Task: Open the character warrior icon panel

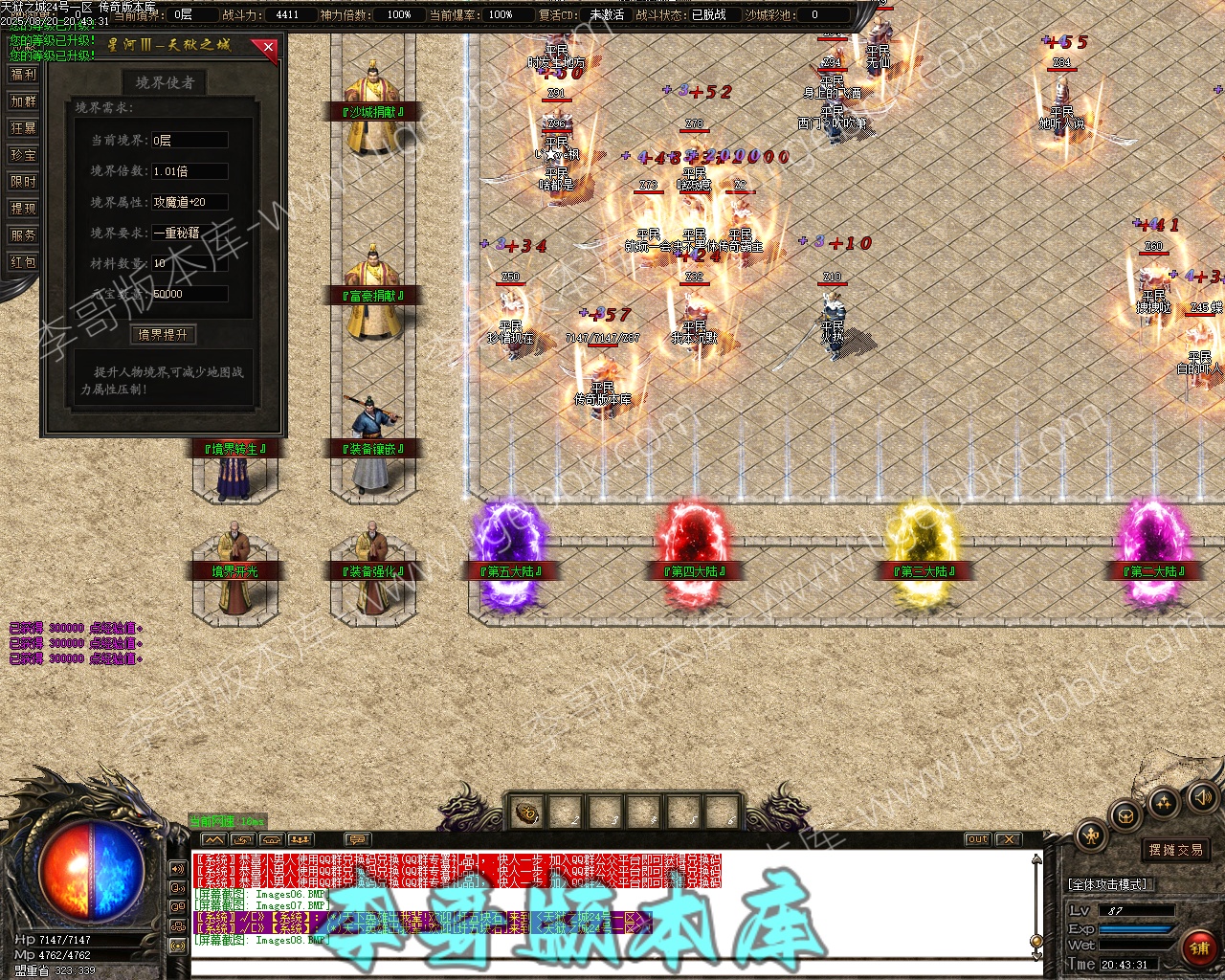Action: tap(1092, 835)
